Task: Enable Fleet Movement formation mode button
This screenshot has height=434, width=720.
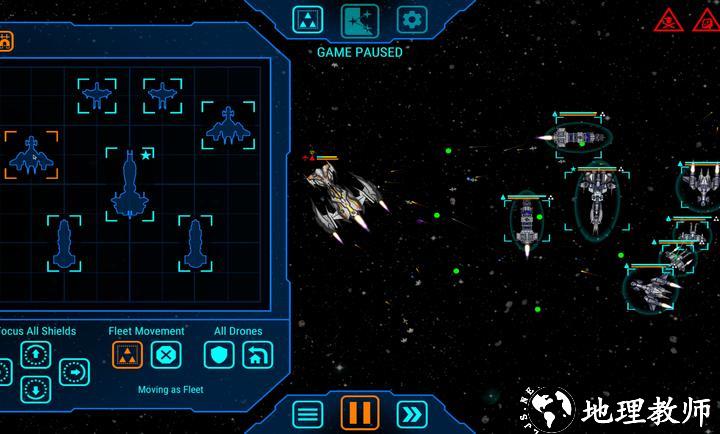Action: click(127, 354)
